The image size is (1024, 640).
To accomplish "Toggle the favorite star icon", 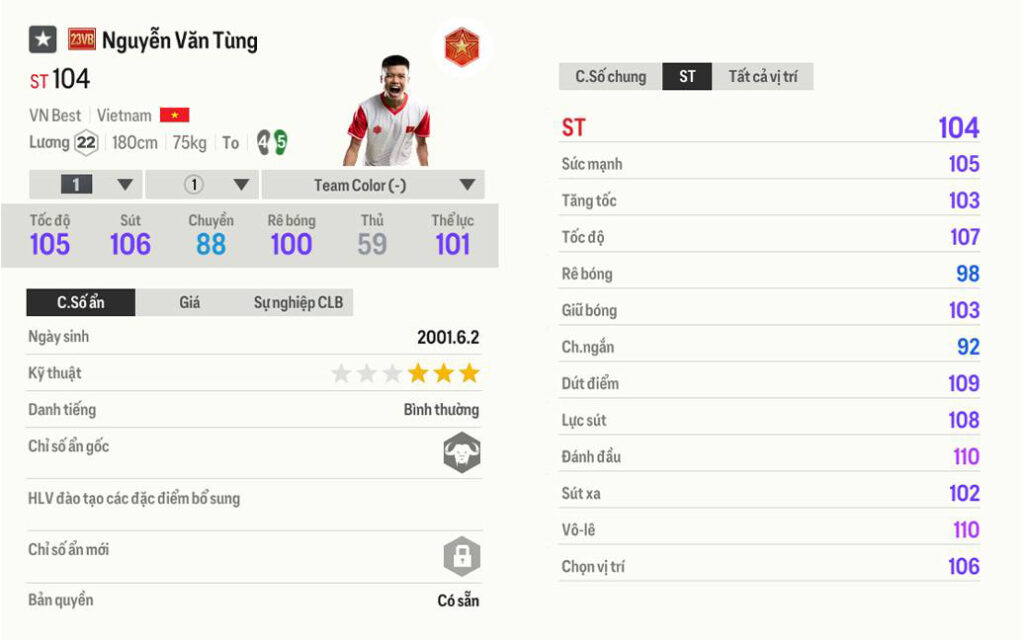I will (x=43, y=40).
